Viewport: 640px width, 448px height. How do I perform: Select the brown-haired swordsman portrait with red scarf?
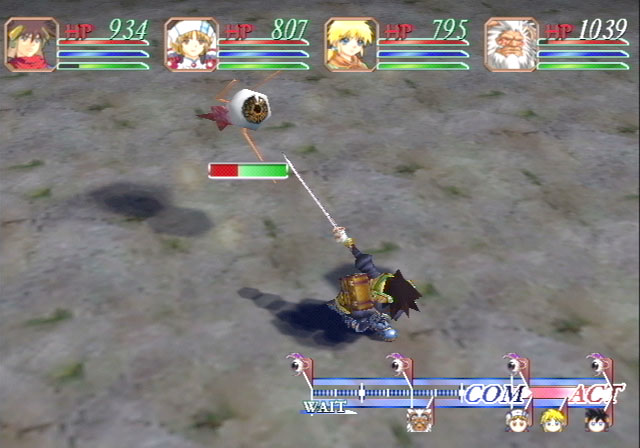(x=31, y=45)
